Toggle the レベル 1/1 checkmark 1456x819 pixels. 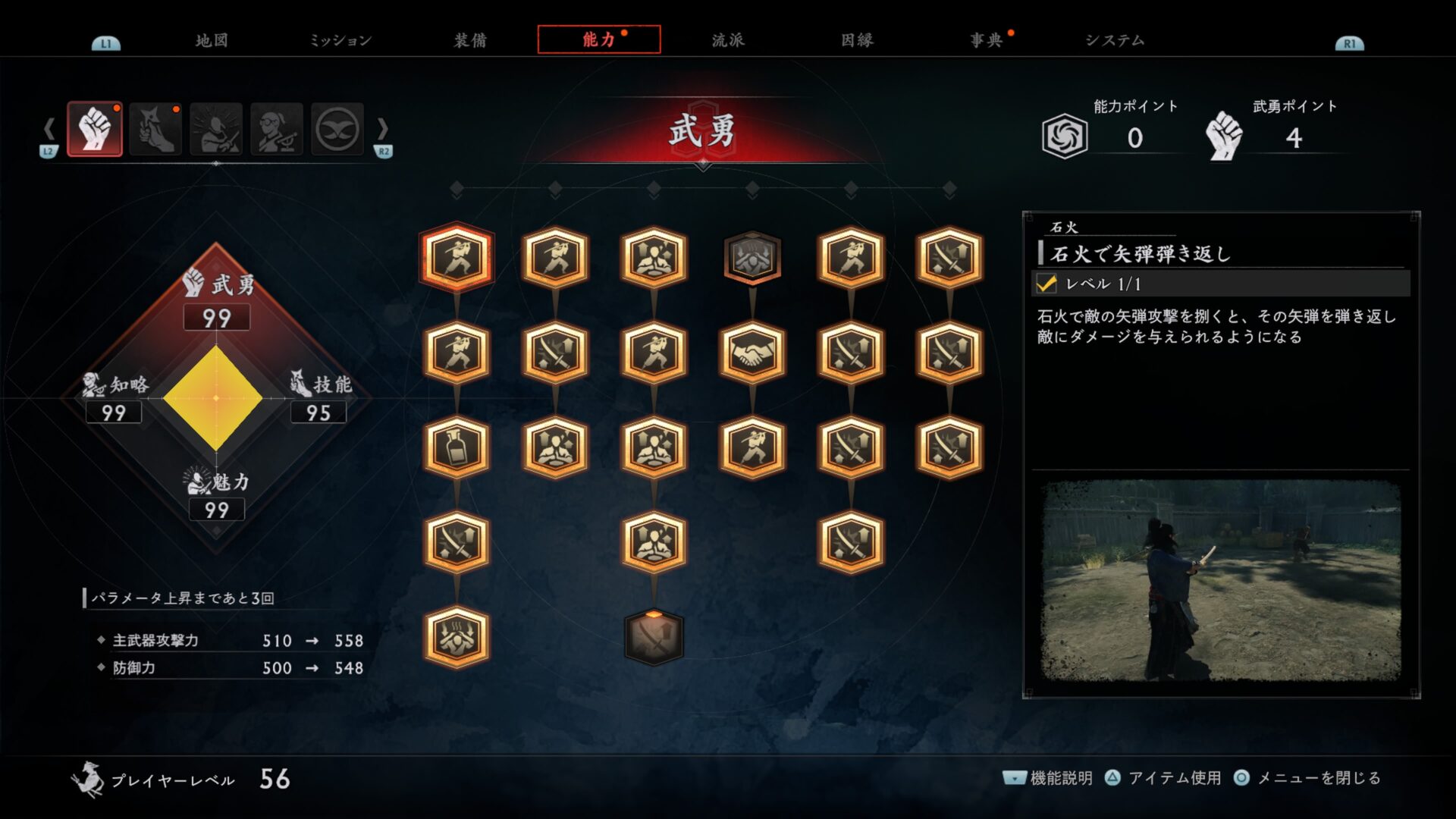1046,284
